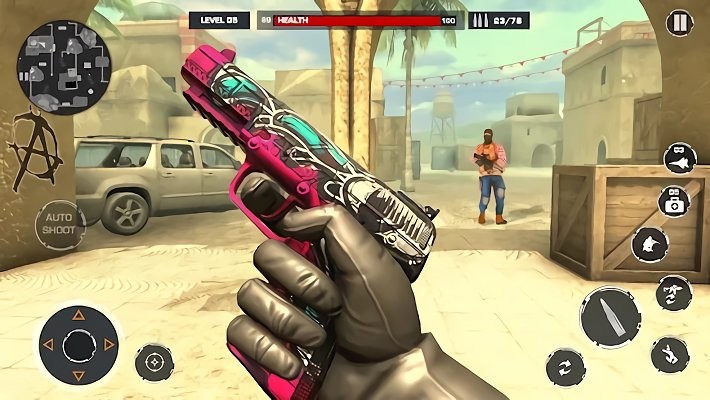
Task: Tap the movement joystick pad
Action: 78,345
